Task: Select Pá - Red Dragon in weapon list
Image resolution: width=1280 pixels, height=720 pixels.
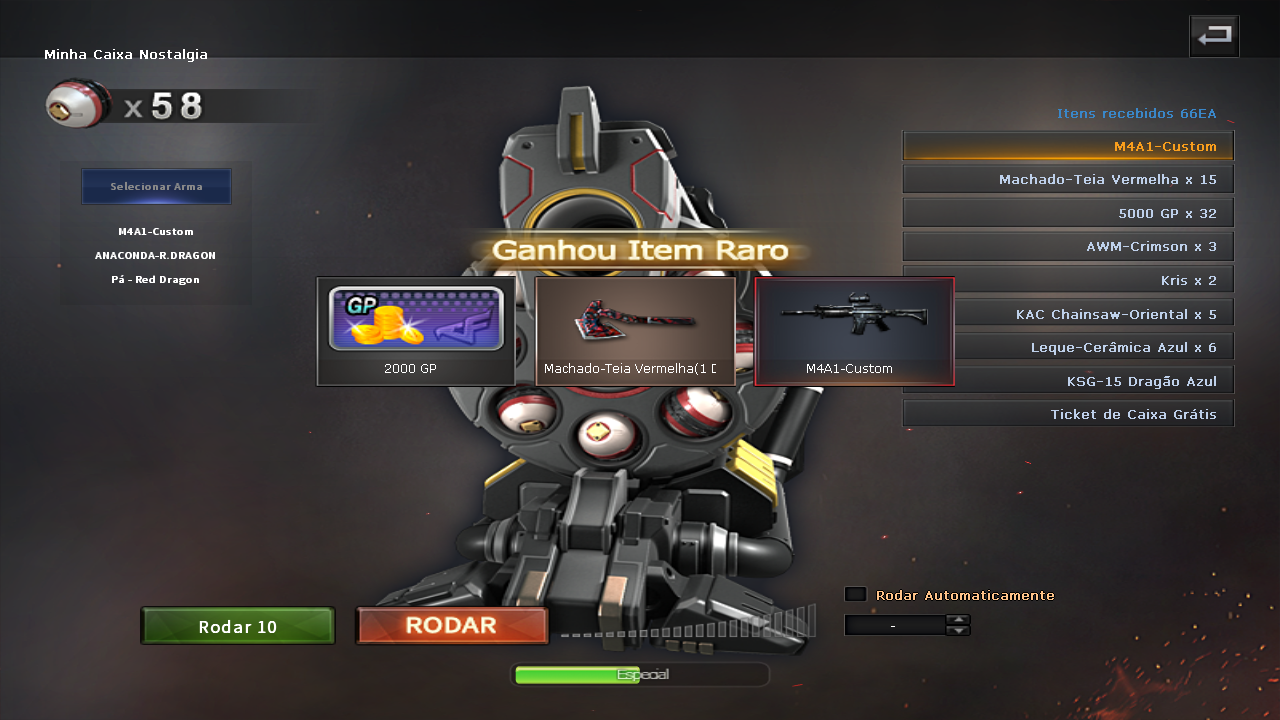Action: 156,279
